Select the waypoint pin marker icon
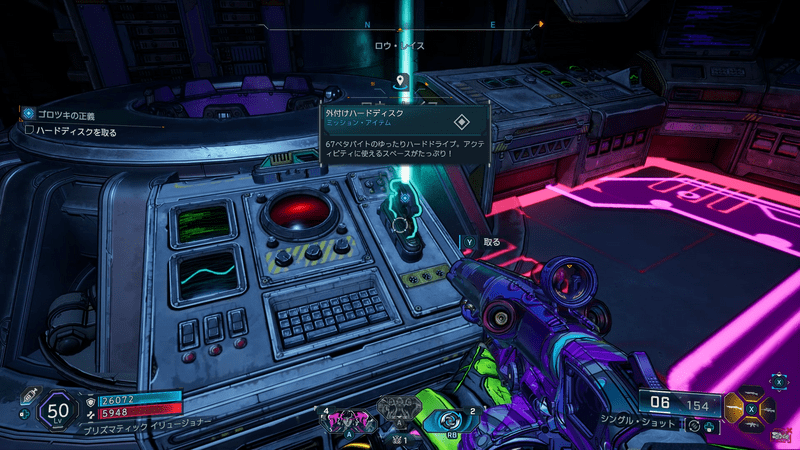This screenshot has height=450, width=800. (x=401, y=80)
